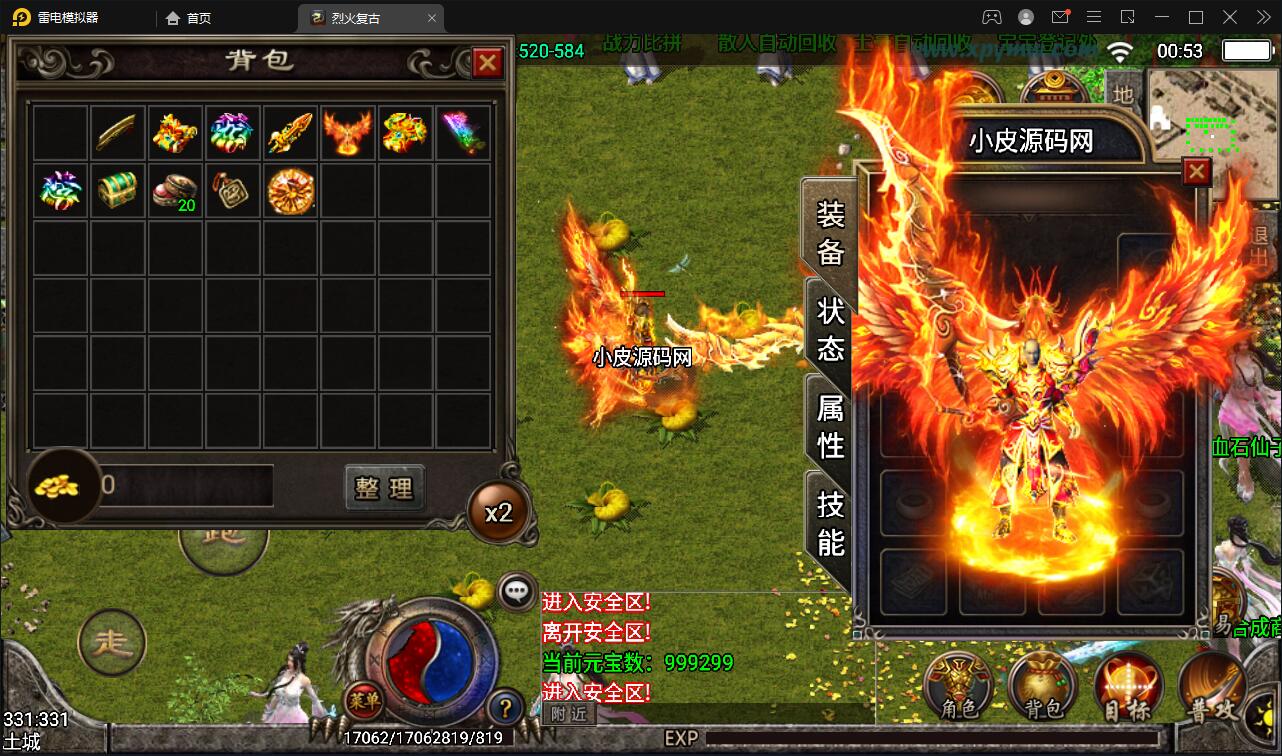Switch to the 状态 status tab
Image resolution: width=1282 pixels, height=756 pixels.
[830, 329]
